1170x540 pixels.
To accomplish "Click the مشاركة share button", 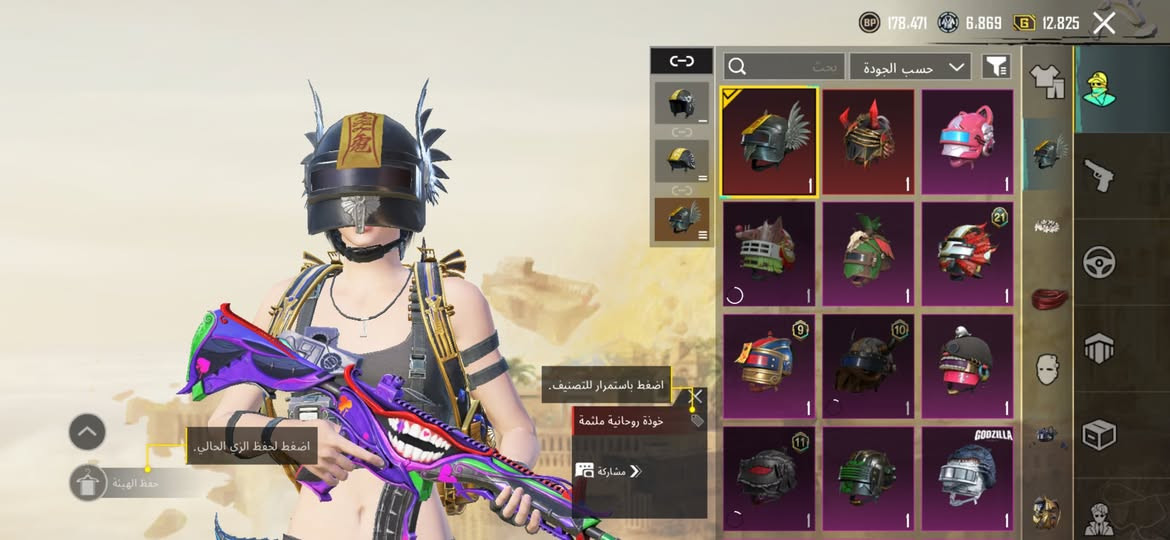I will pos(607,470).
